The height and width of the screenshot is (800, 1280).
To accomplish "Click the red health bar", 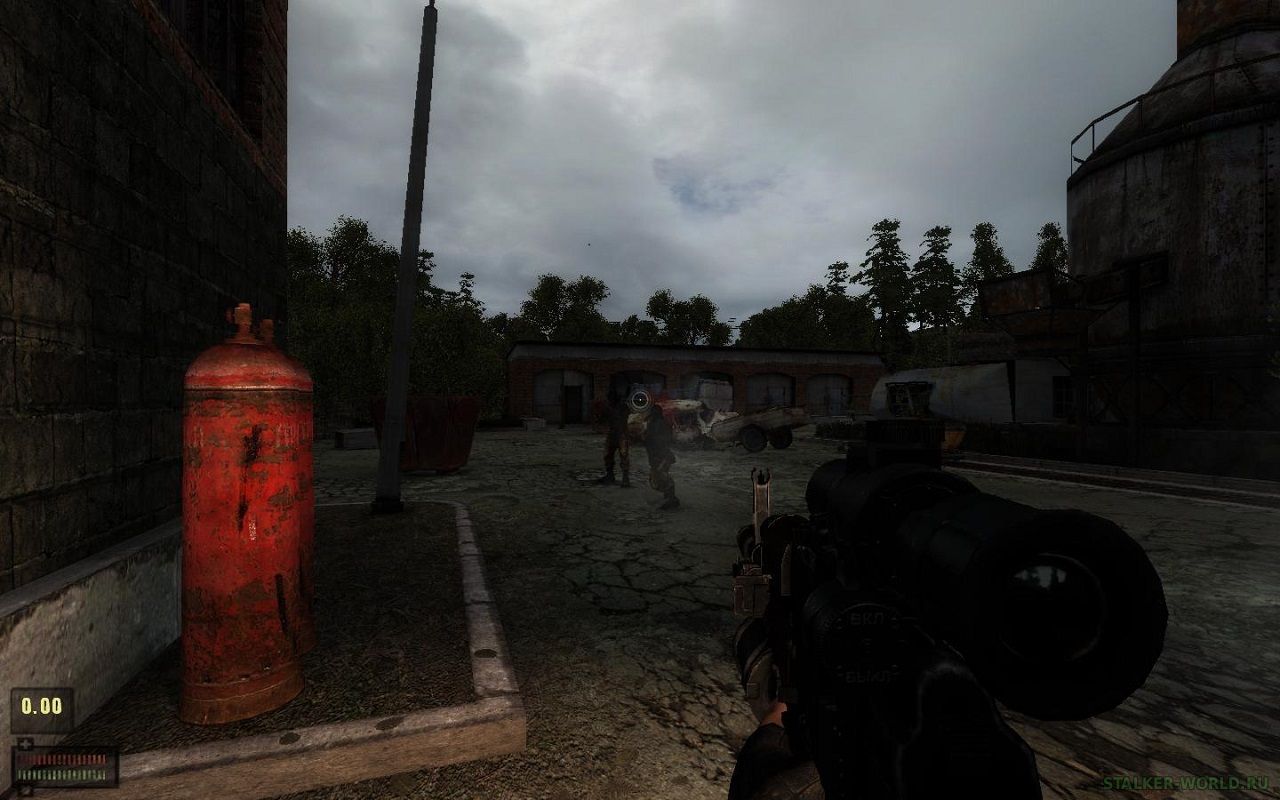I will [60, 758].
